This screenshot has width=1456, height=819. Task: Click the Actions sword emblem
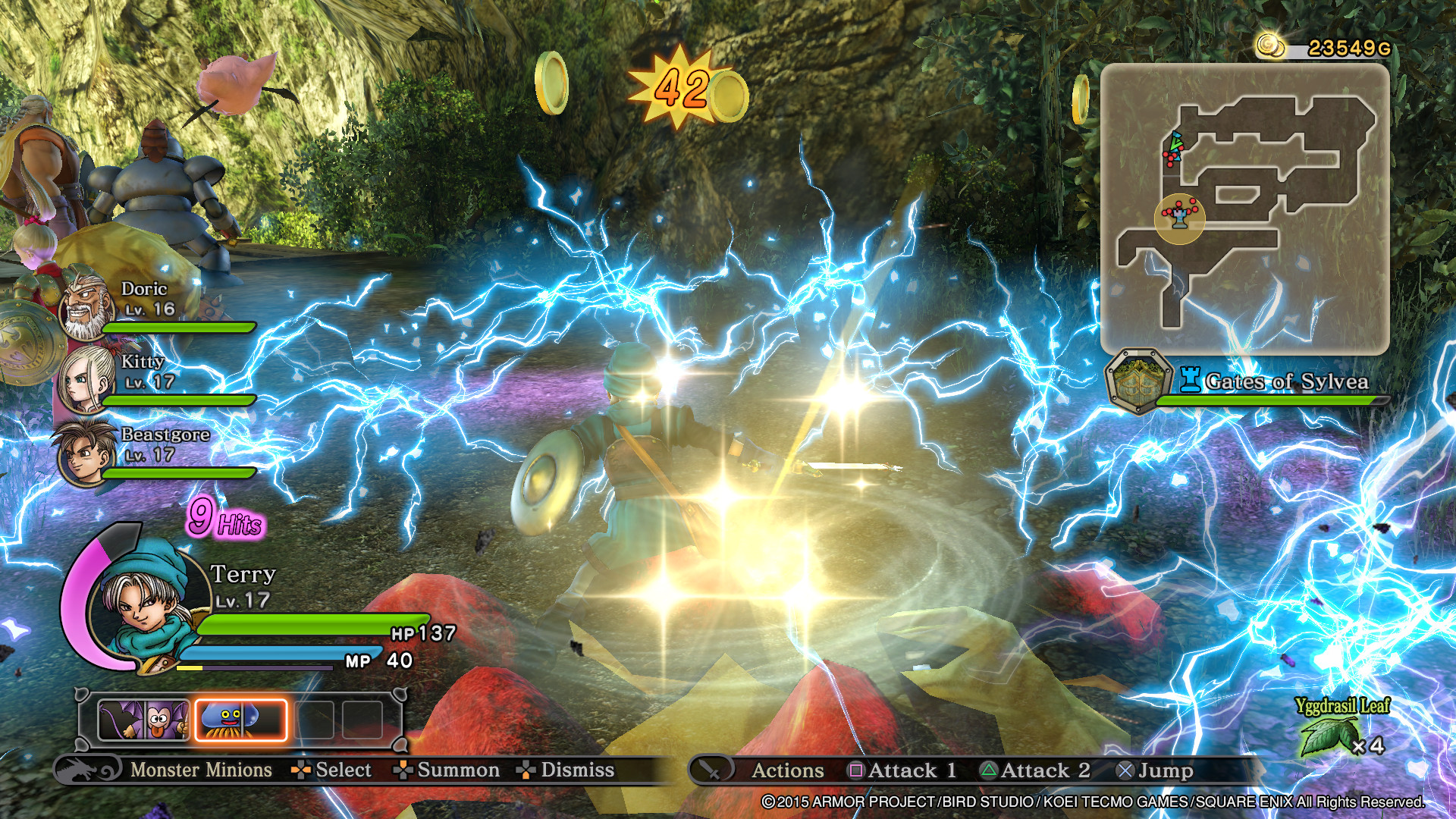[711, 770]
